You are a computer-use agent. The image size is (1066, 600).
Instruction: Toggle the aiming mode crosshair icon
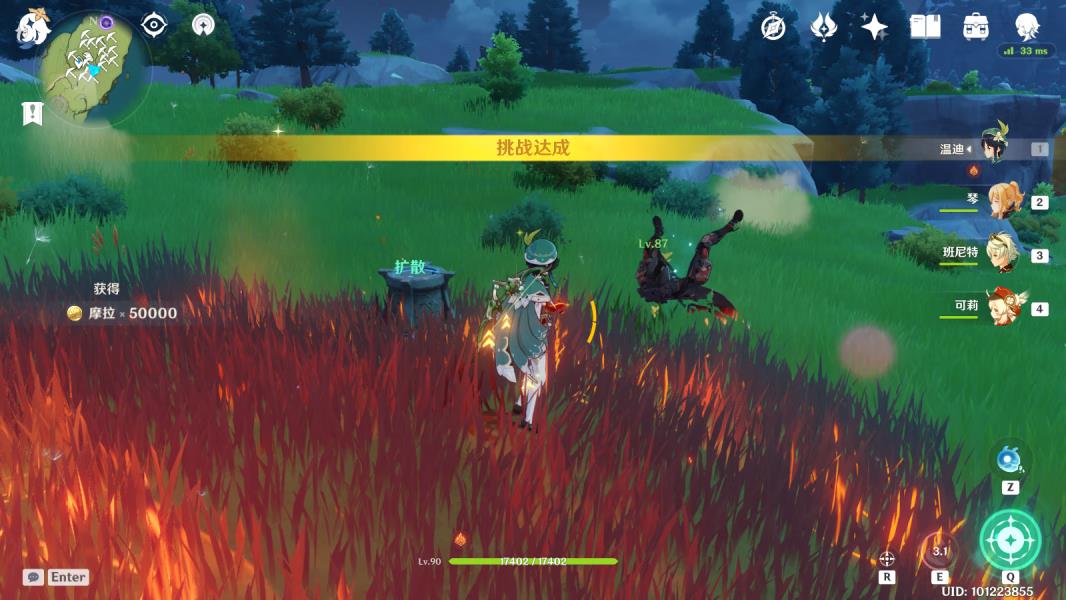(887, 559)
